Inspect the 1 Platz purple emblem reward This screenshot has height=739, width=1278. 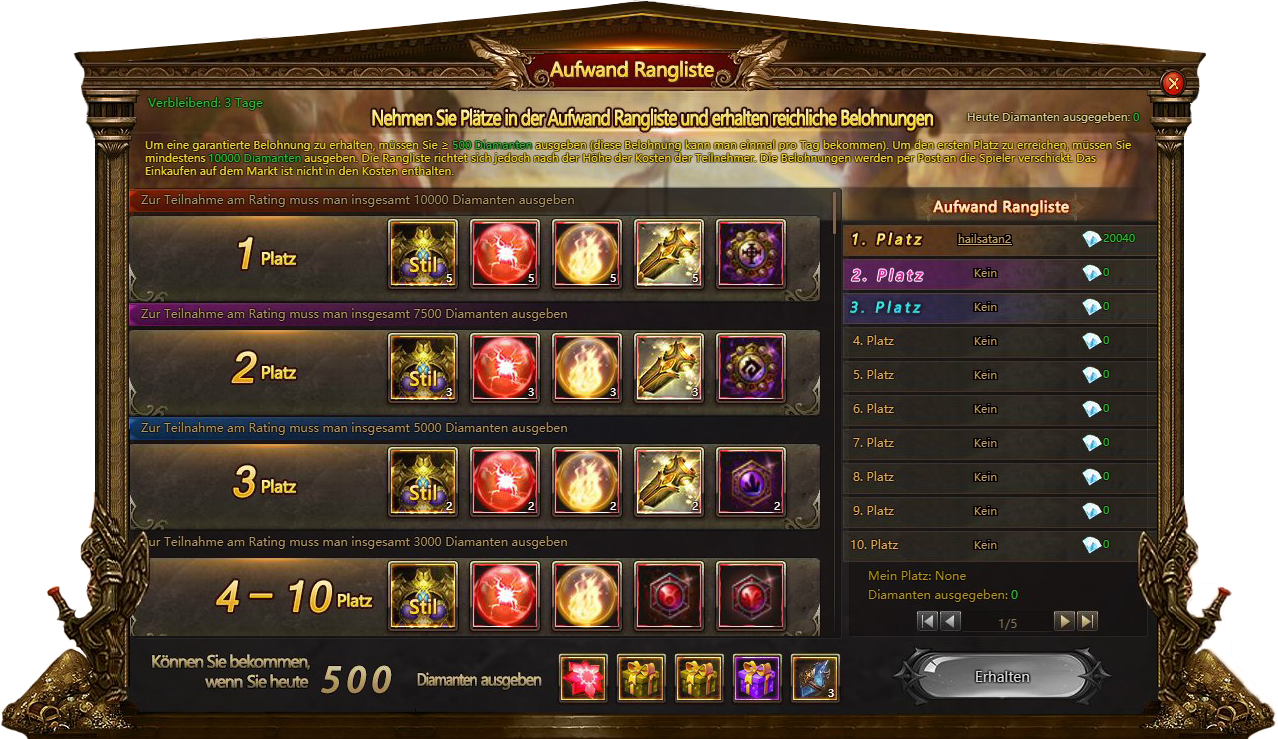pyautogui.click(x=751, y=254)
